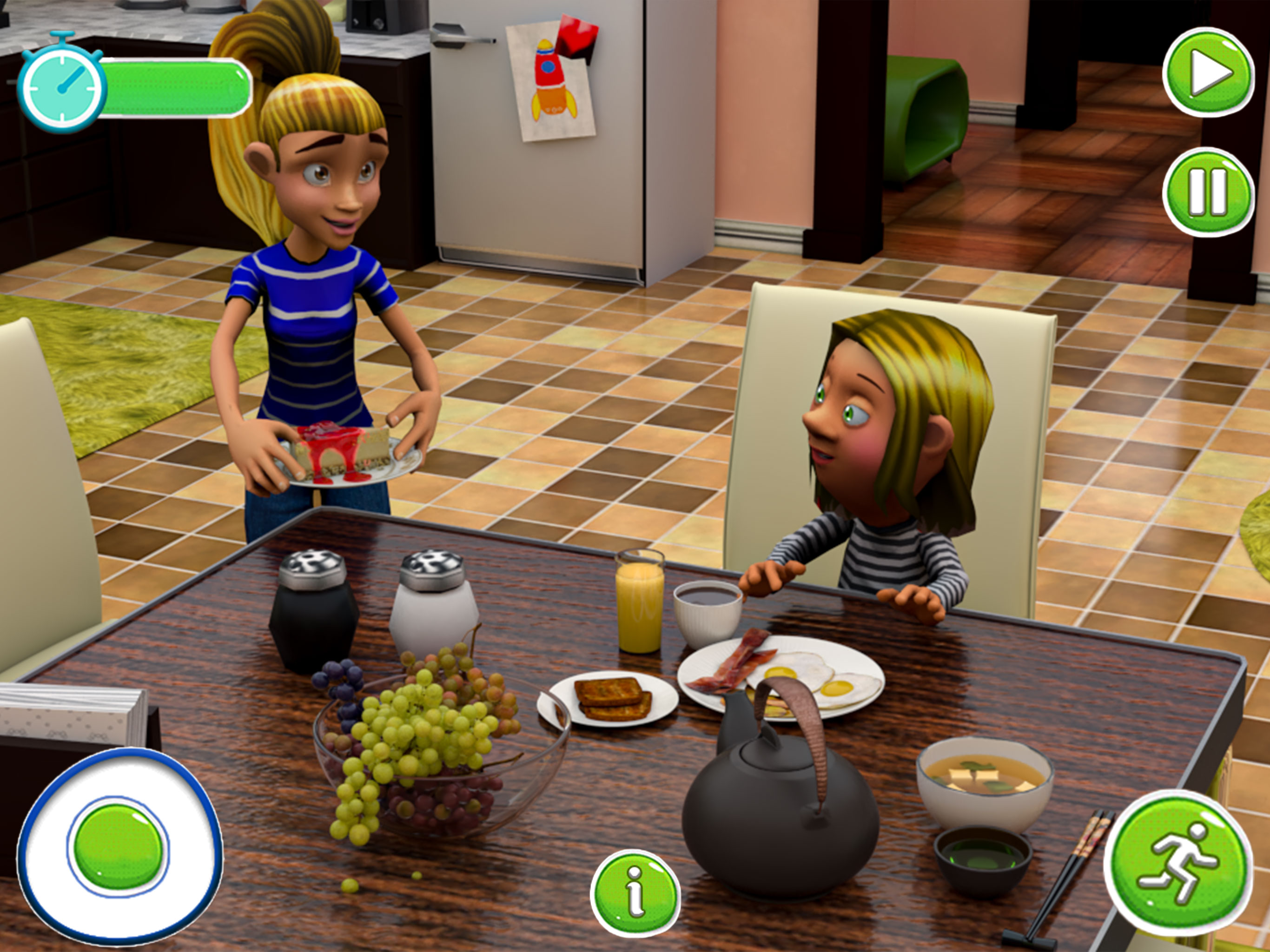
Task: Click the green virtual joystick knob
Action: 118,846
